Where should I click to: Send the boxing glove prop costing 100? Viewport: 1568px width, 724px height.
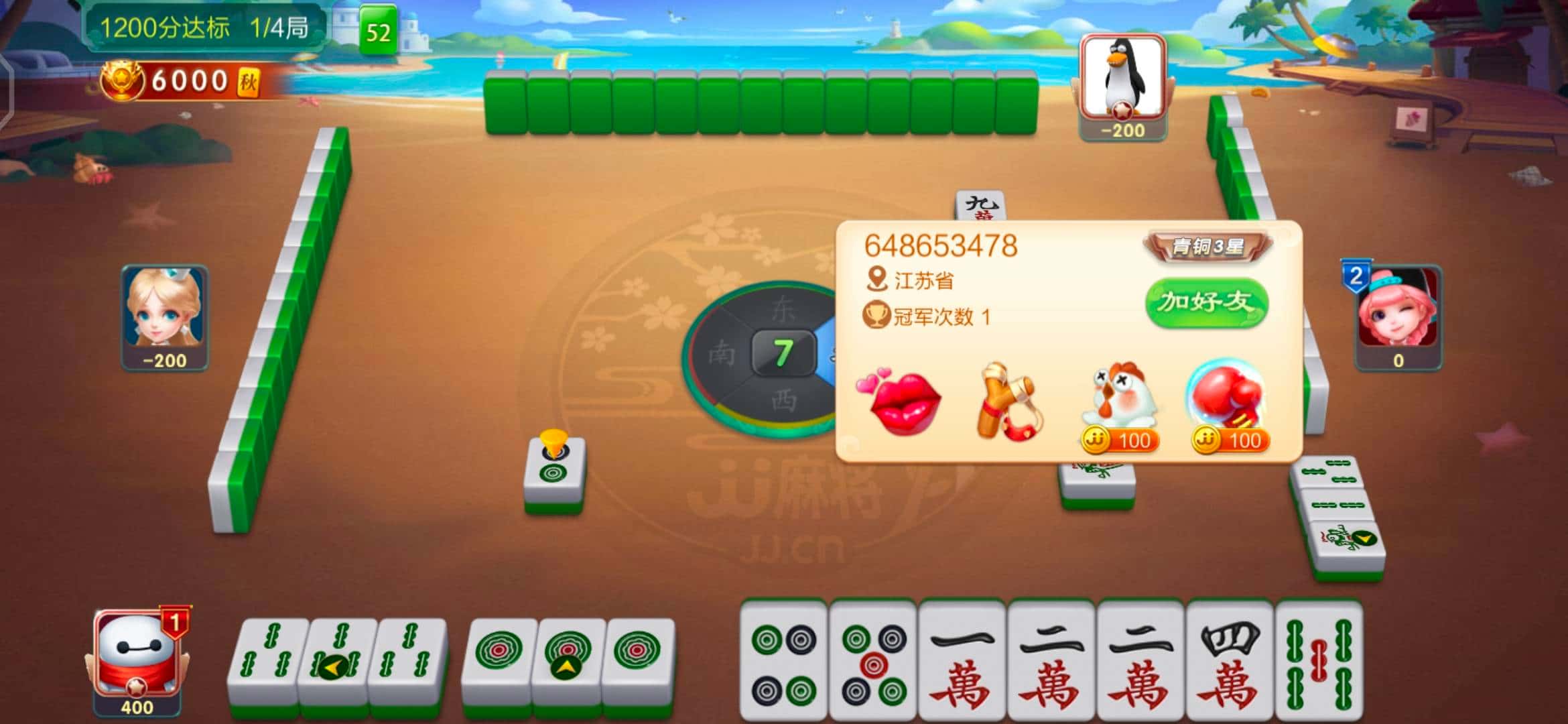[x=1228, y=396]
